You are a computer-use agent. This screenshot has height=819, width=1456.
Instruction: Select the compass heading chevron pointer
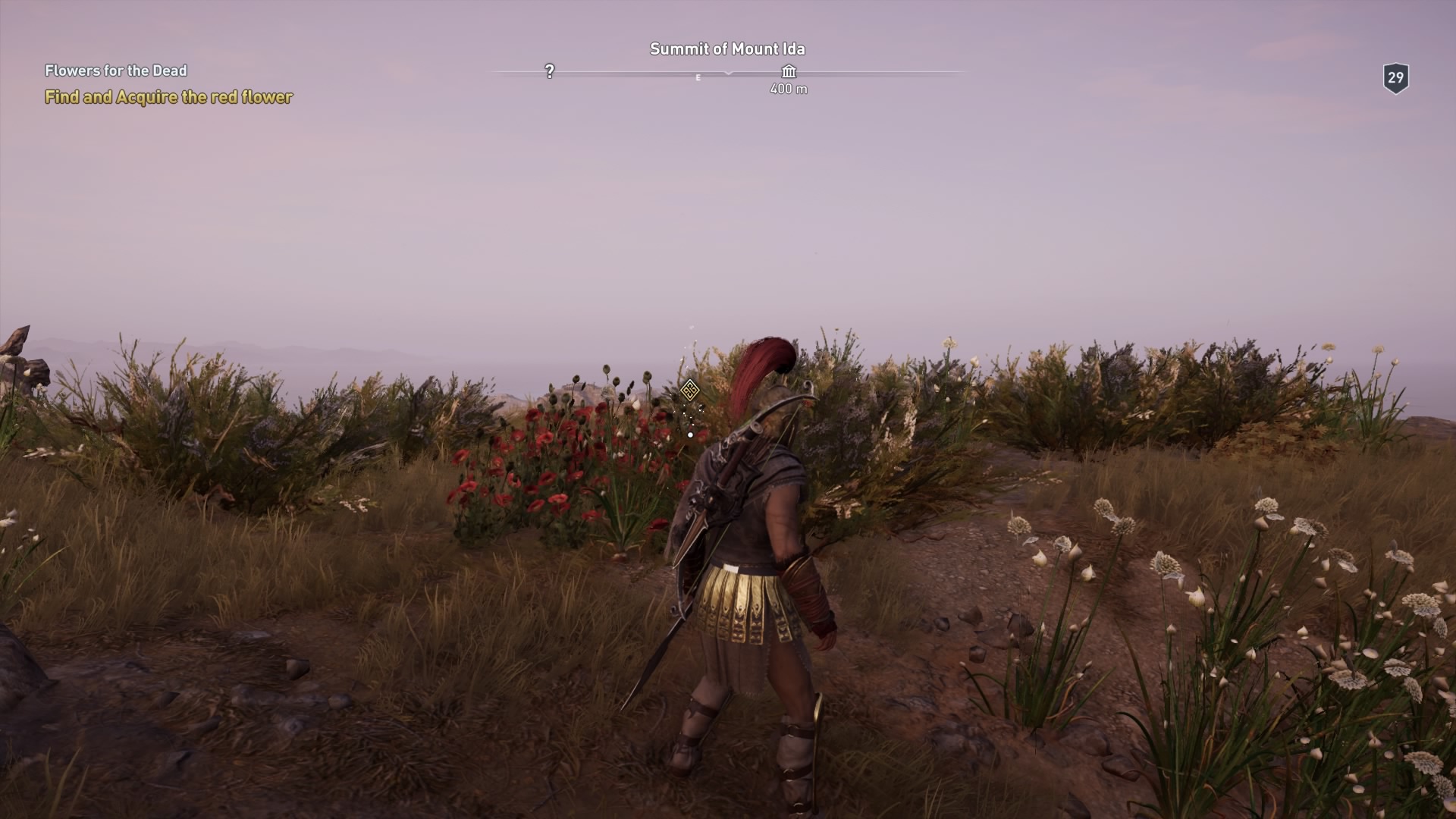coord(728,74)
